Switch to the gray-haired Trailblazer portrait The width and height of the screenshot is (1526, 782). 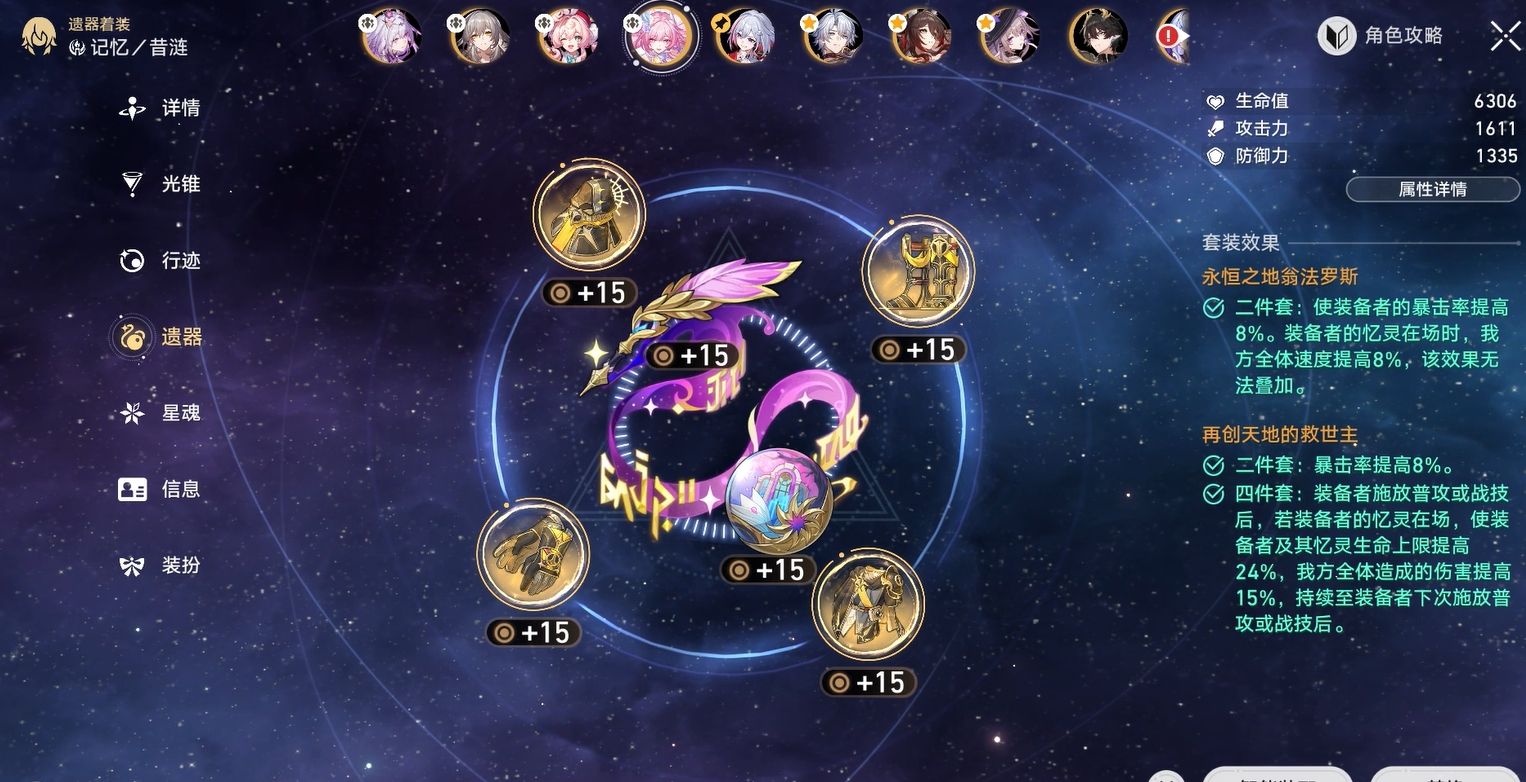pyautogui.click(x=481, y=38)
